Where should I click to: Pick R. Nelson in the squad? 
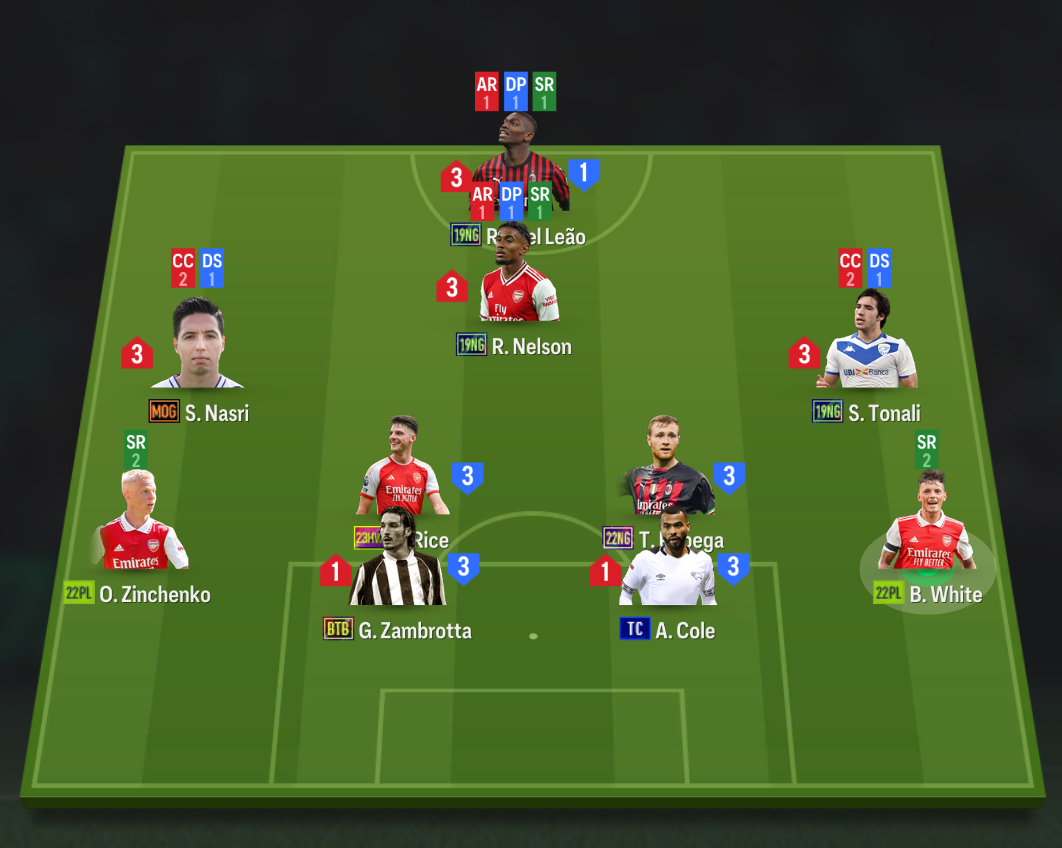(518, 290)
